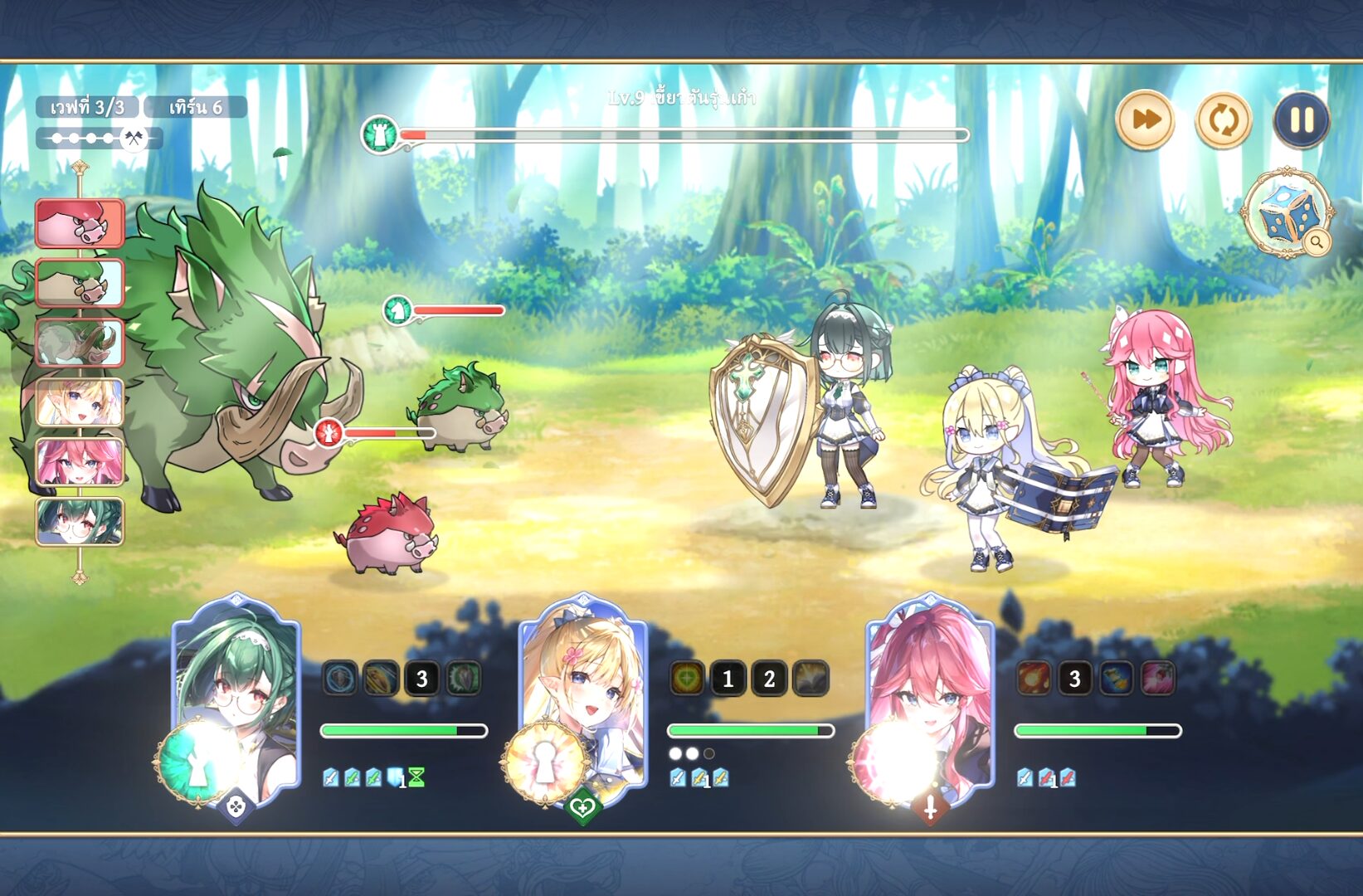
Task: Use the pink-haired girl's fireball skill
Action: point(1034,679)
